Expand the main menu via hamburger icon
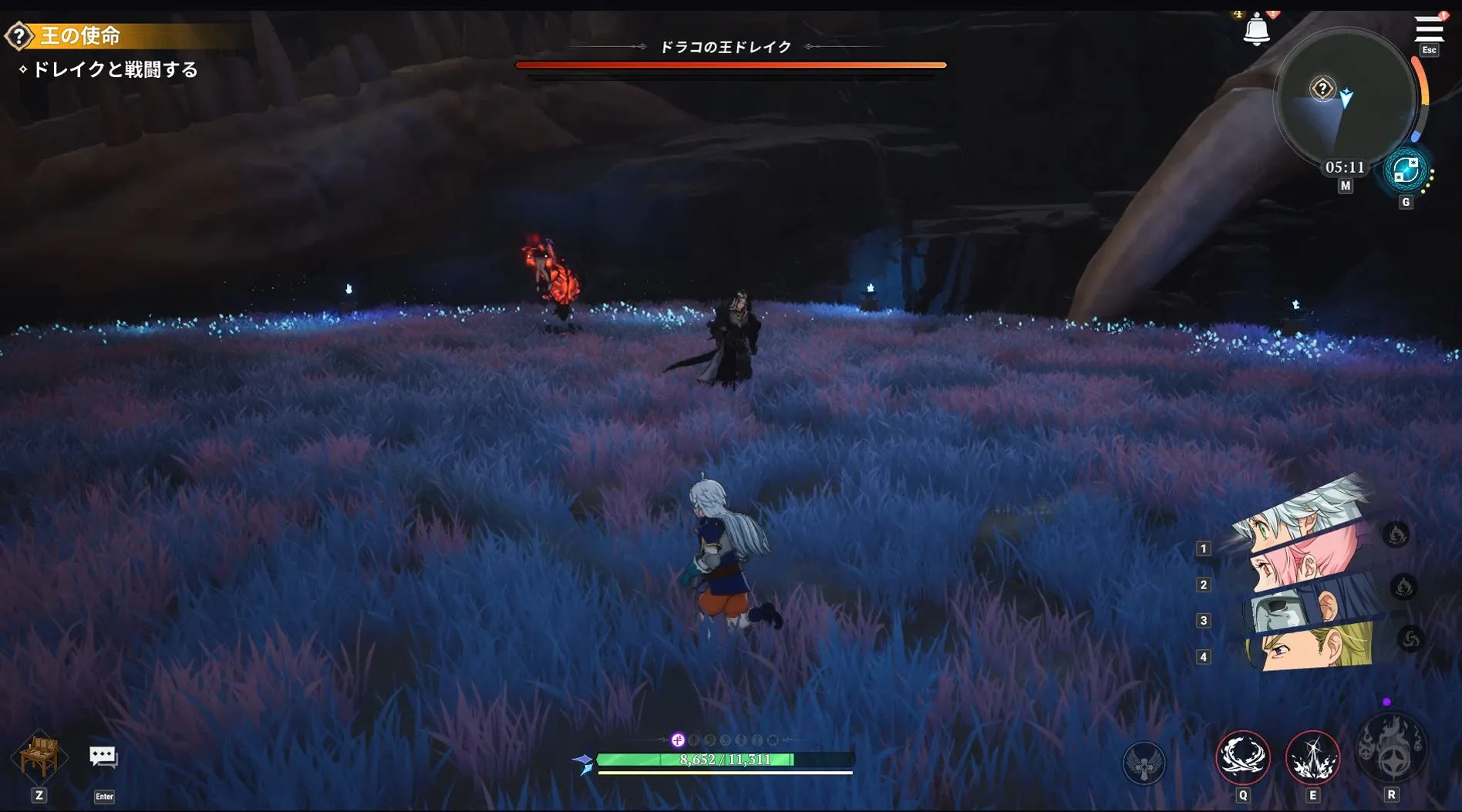This screenshot has width=1462, height=812. (x=1430, y=29)
